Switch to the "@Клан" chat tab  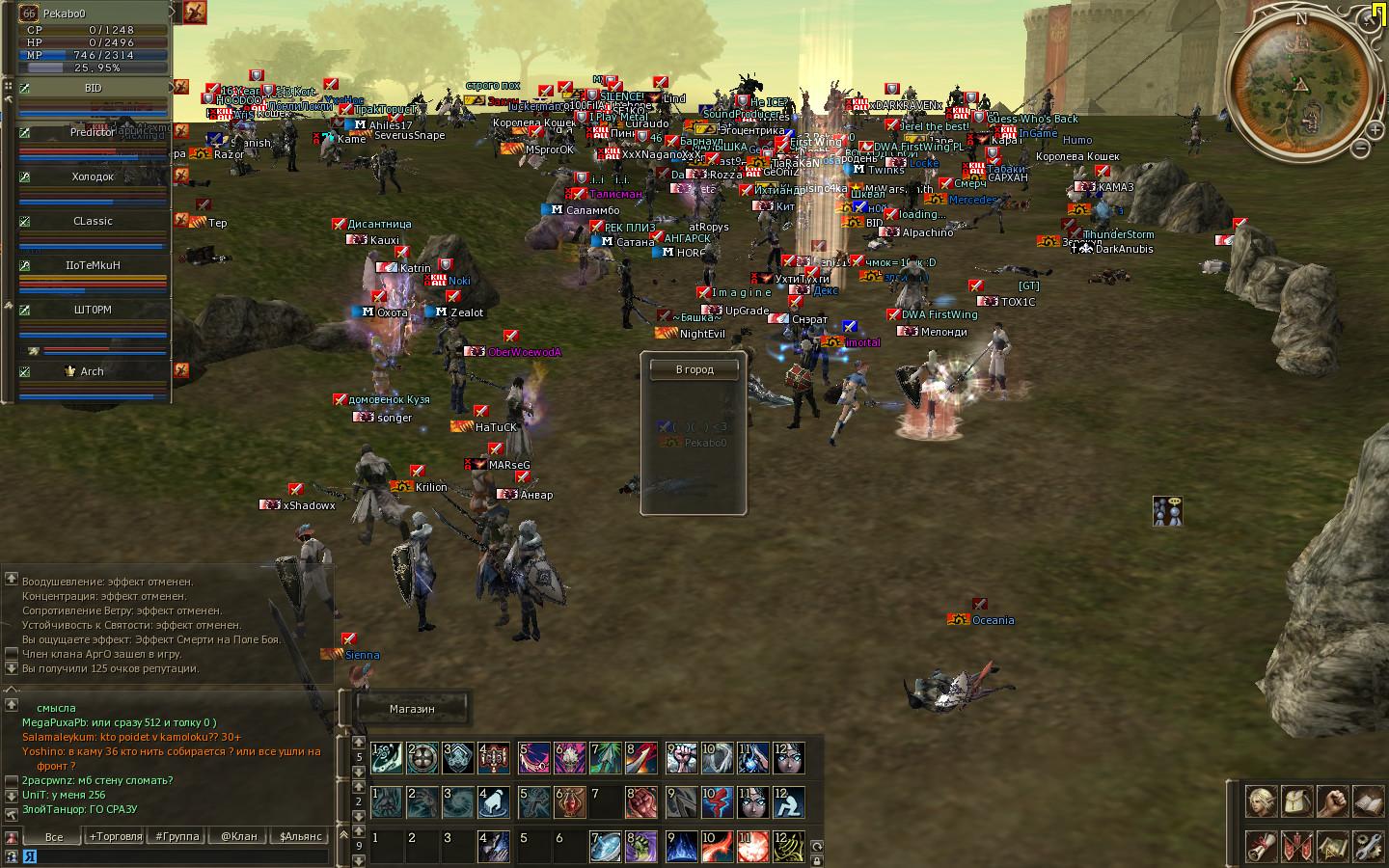pos(238,836)
